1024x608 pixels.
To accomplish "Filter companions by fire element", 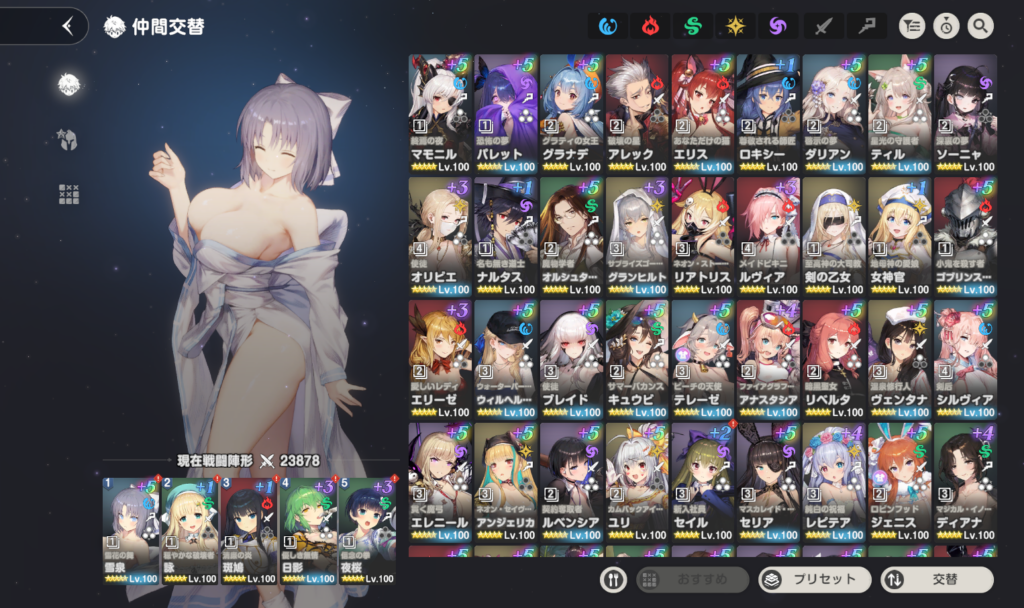I will [652, 26].
